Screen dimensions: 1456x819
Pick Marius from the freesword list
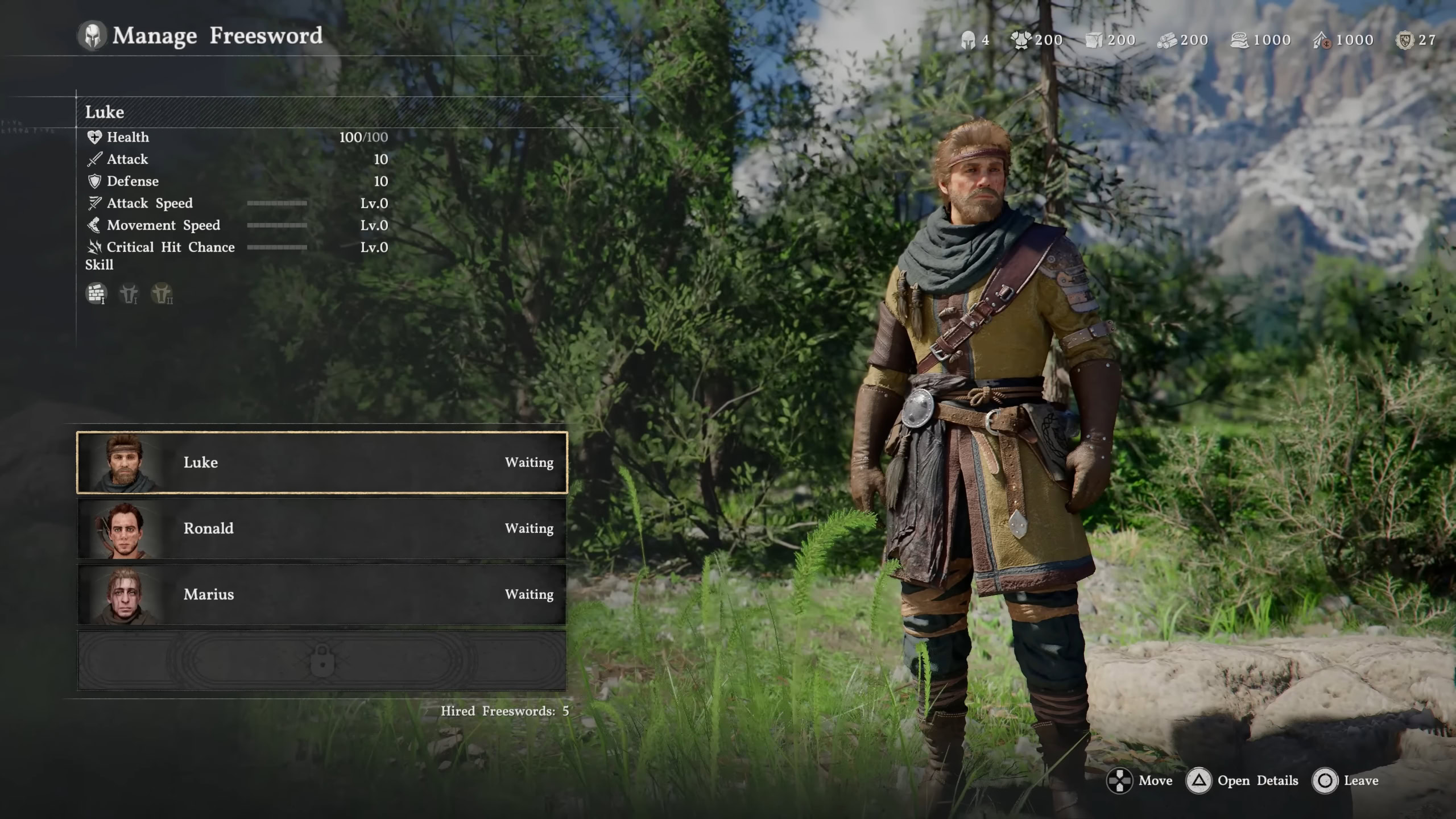[x=322, y=594]
